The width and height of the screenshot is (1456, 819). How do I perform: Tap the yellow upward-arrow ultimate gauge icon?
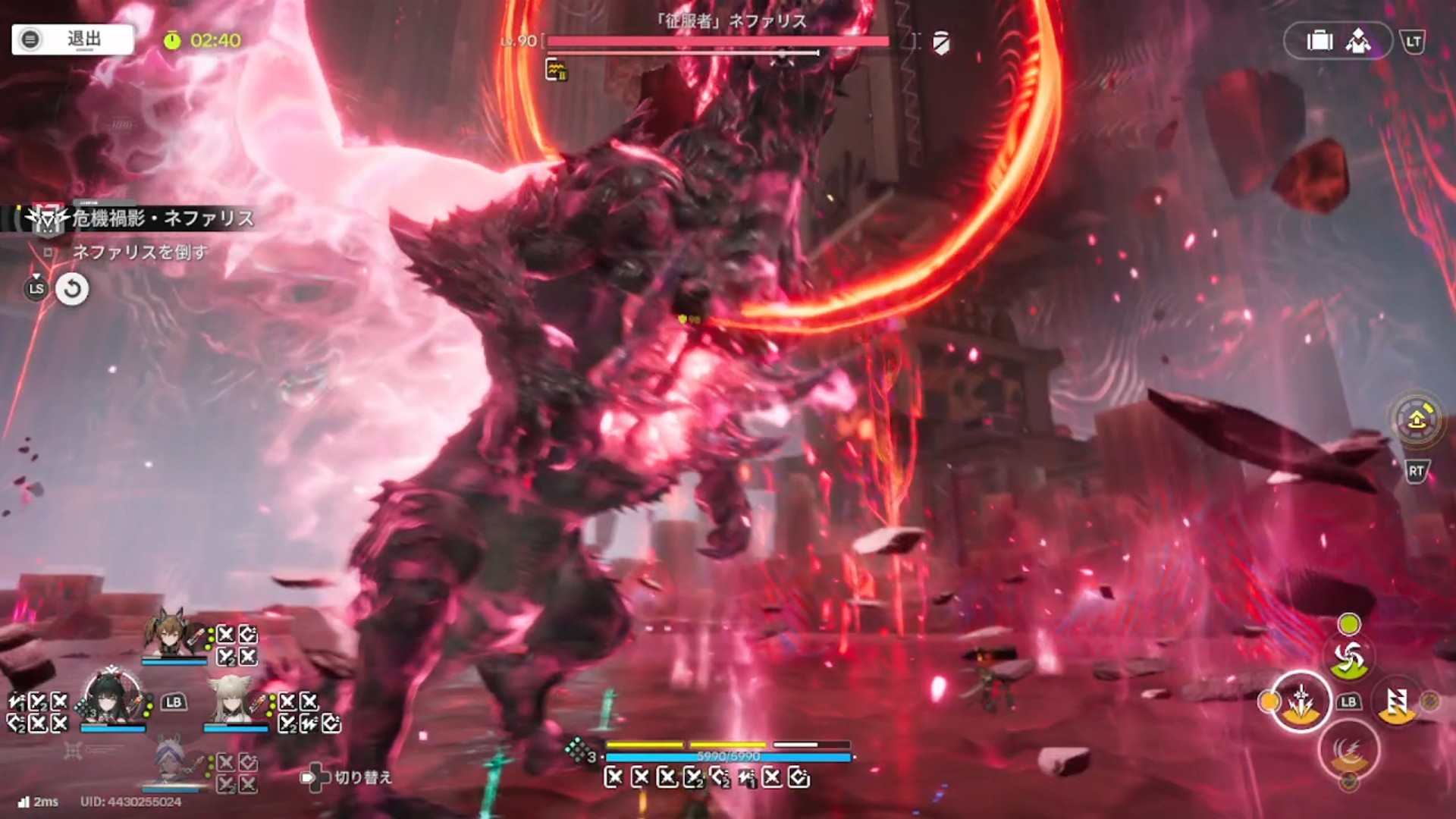click(1416, 419)
